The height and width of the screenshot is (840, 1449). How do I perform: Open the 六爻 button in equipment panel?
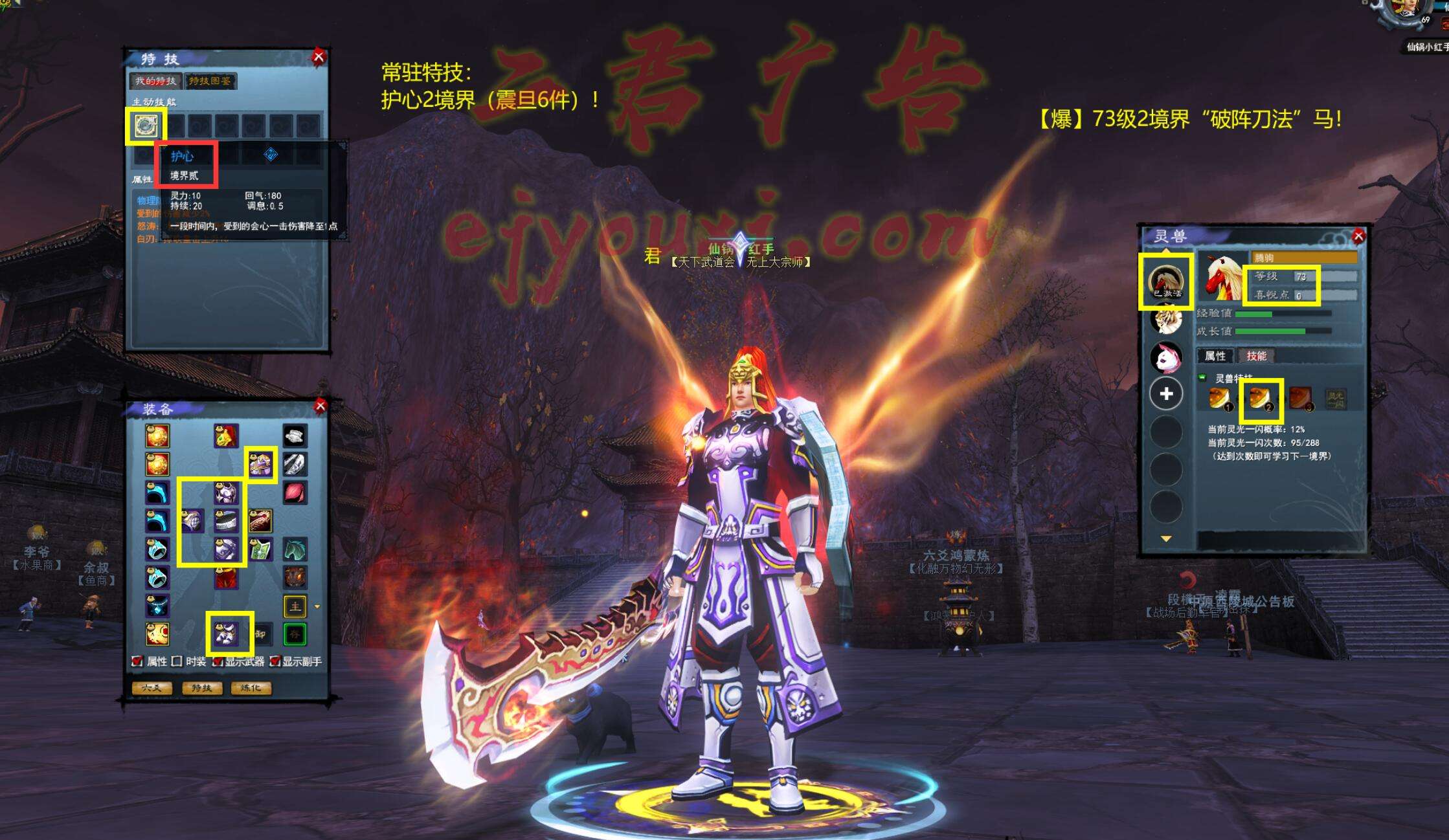[152, 688]
